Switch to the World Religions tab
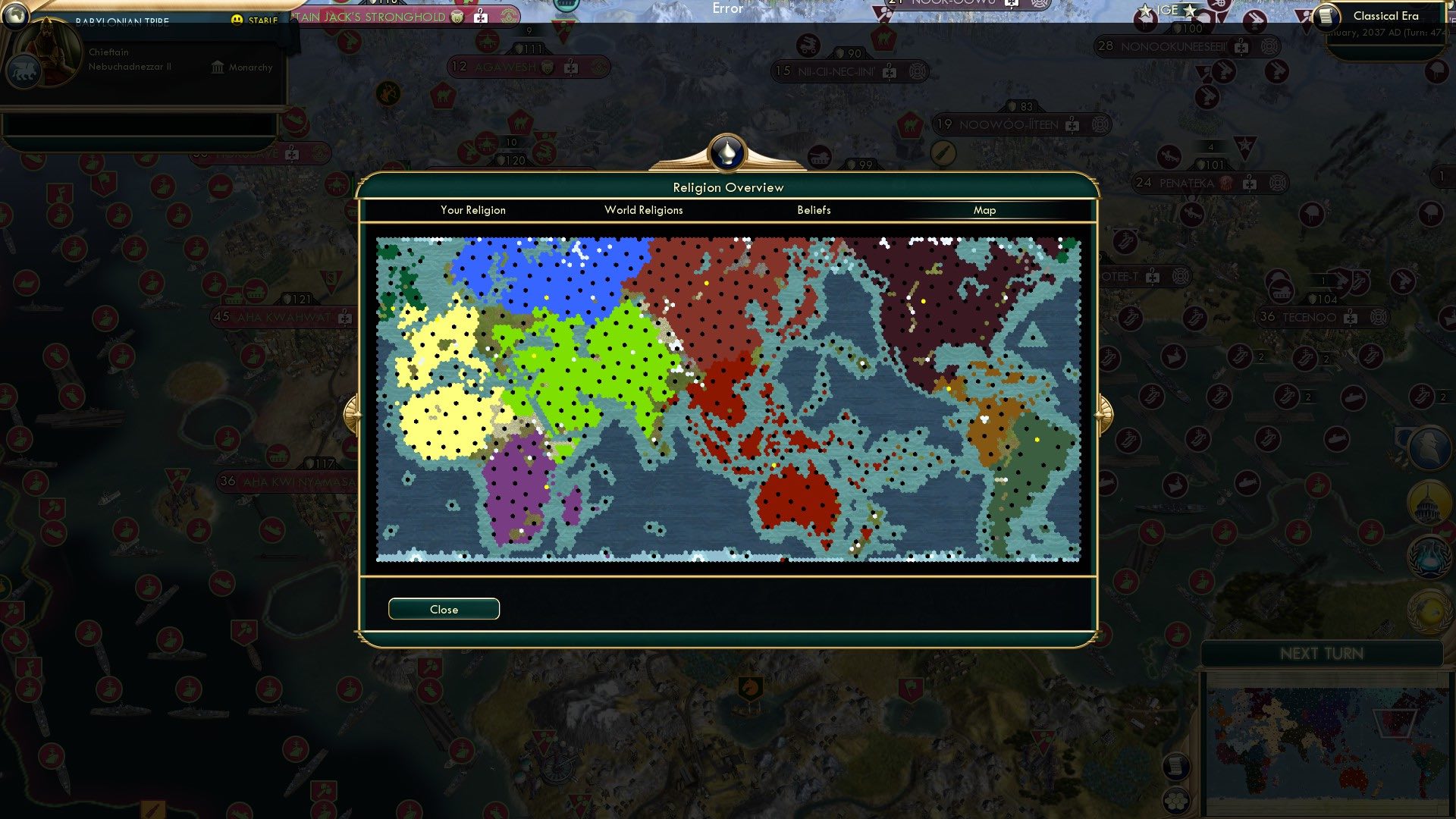Screen dimensions: 1456x819 point(643,210)
